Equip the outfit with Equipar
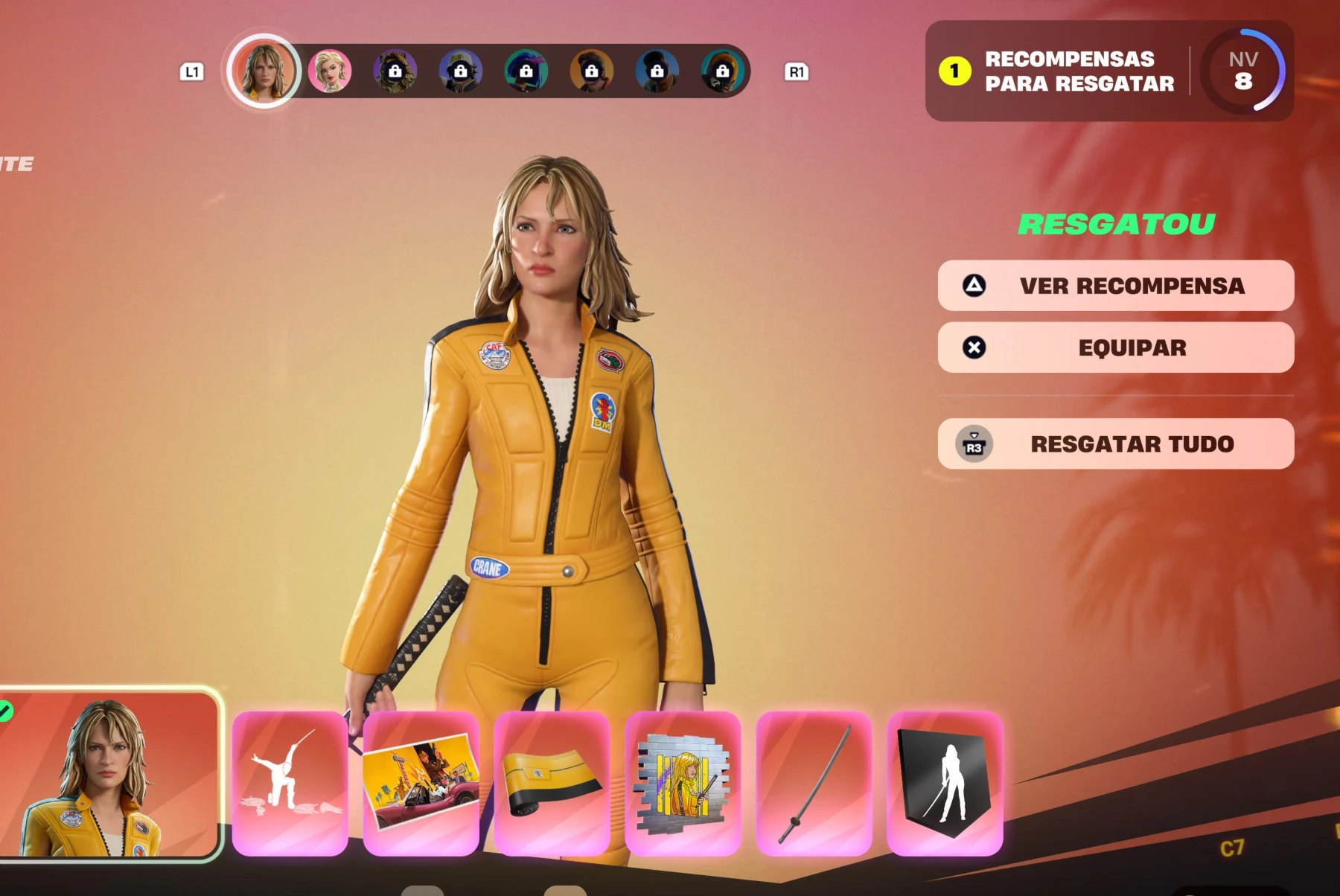Screen dimensions: 1340x896 1115,348
